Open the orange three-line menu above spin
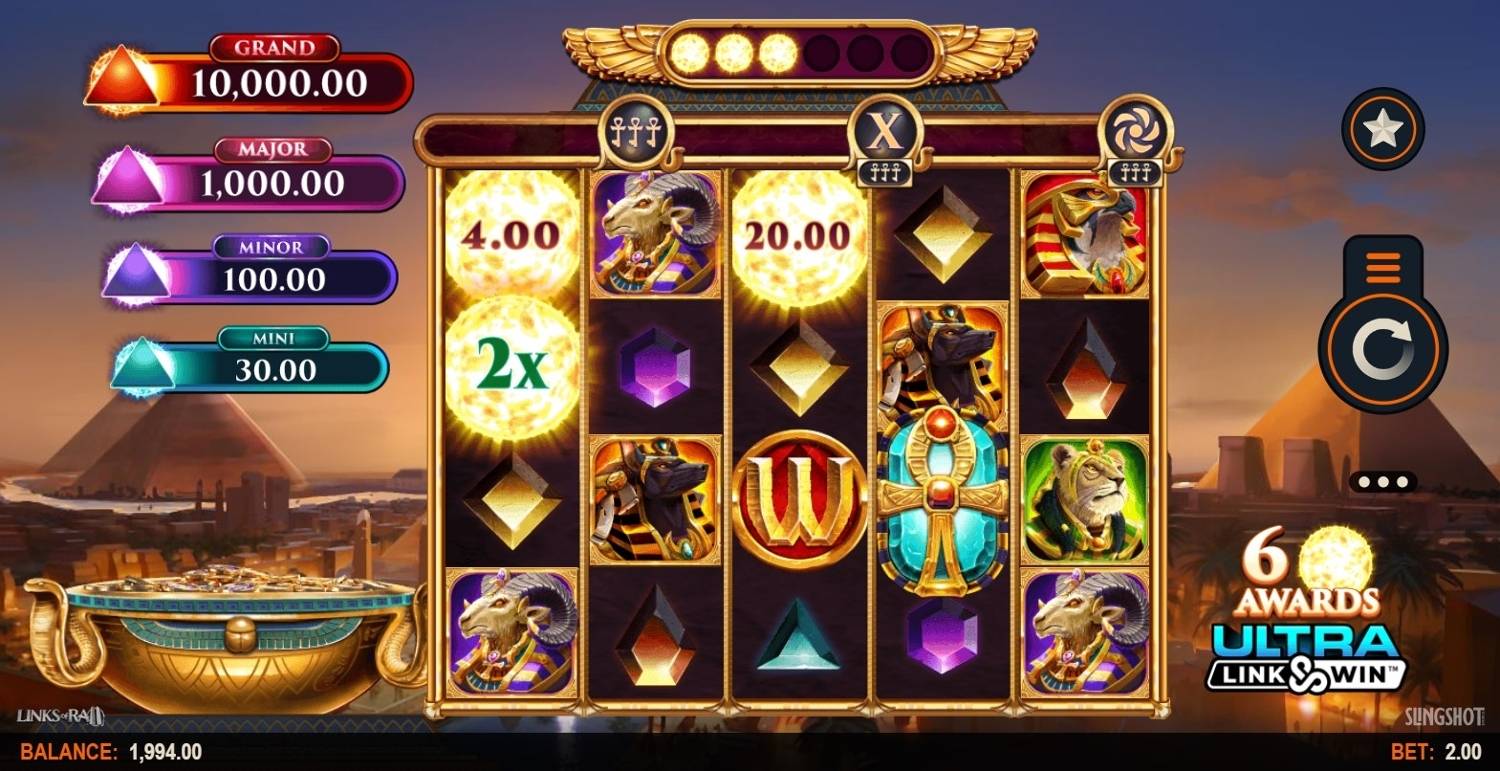1500x771 pixels. tap(1382, 268)
